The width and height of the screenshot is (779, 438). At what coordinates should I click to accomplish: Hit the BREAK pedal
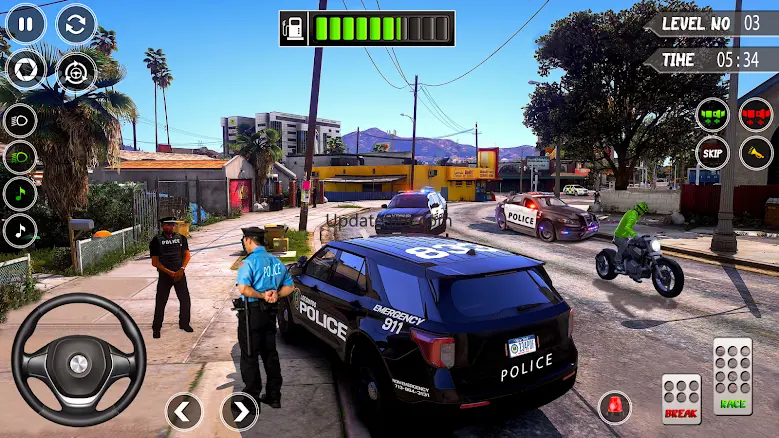(681, 399)
